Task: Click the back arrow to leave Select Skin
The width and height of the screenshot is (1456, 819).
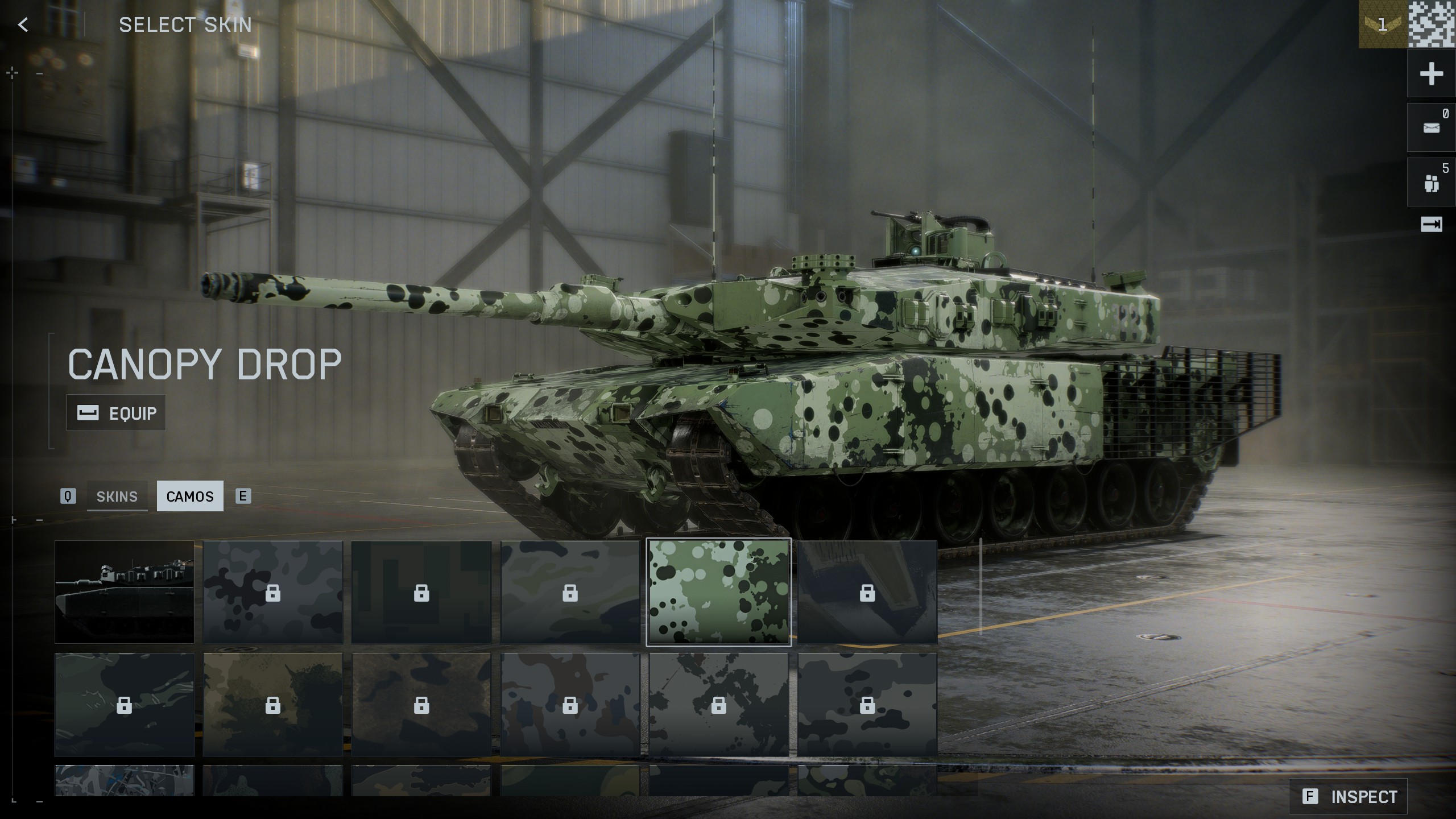Action: click(22, 25)
